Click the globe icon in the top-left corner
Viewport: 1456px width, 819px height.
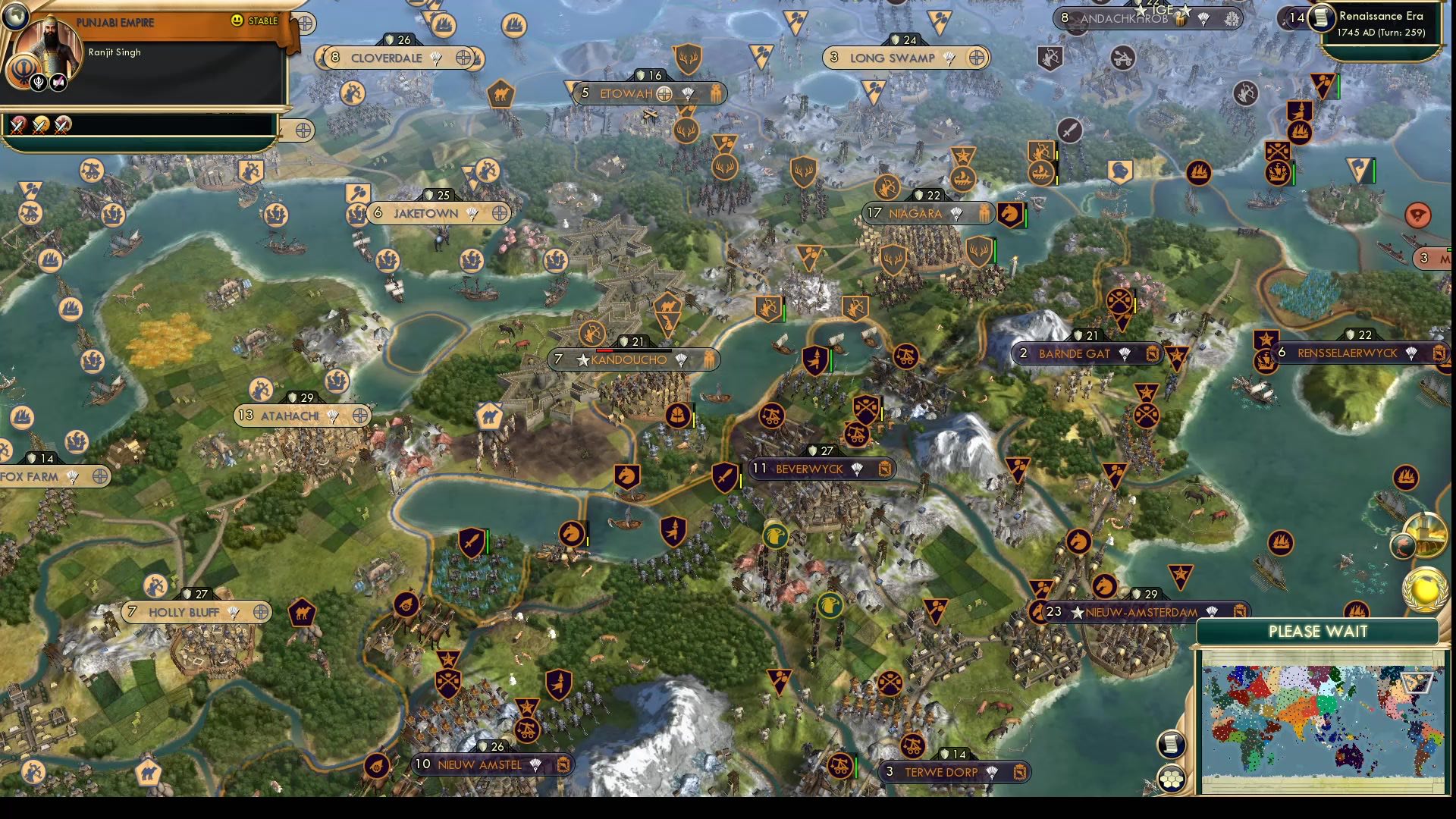click(14, 16)
